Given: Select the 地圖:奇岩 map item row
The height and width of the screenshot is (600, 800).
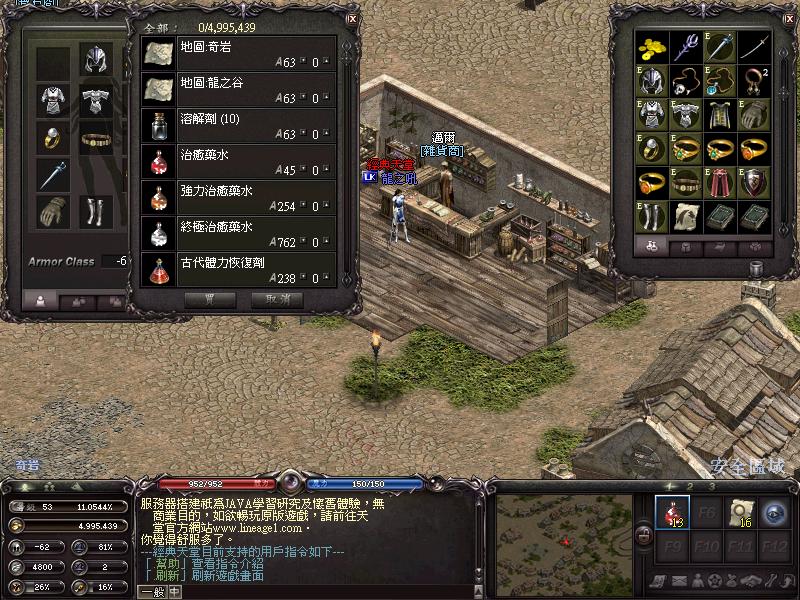Looking at the screenshot, I should (x=239, y=54).
